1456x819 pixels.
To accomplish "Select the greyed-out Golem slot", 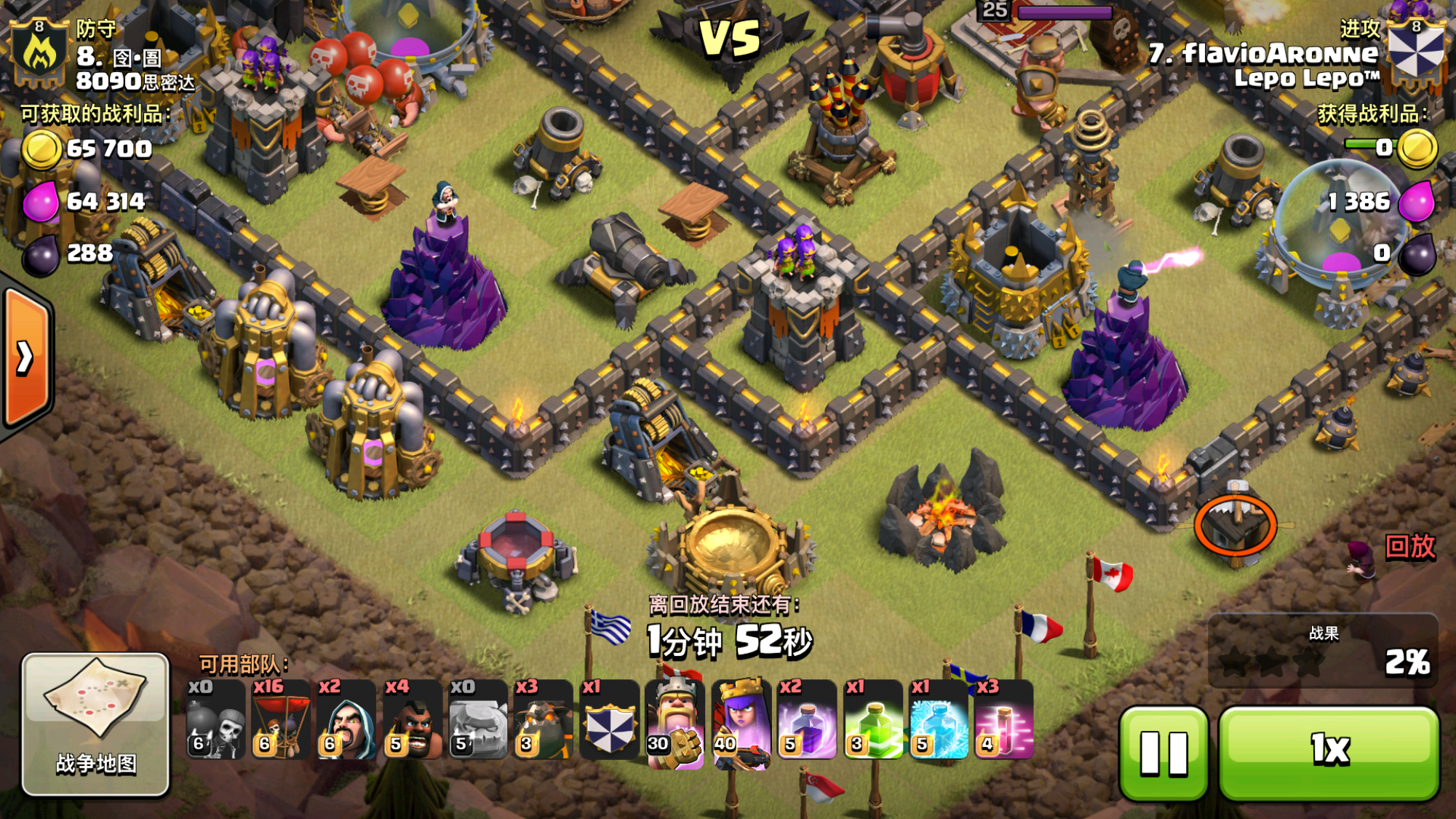I will point(477,719).
